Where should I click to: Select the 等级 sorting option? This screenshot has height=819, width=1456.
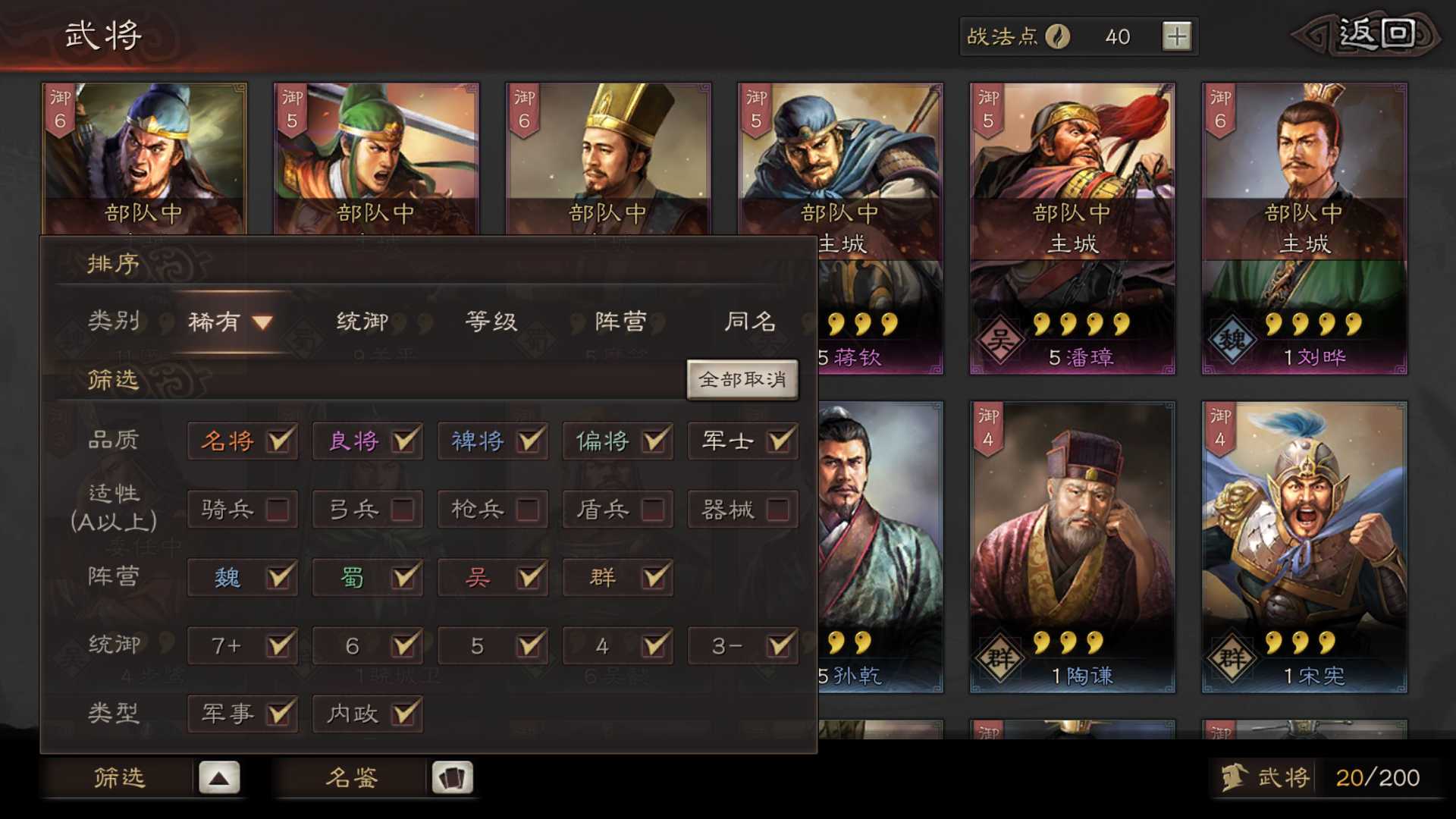click(489, 322)
